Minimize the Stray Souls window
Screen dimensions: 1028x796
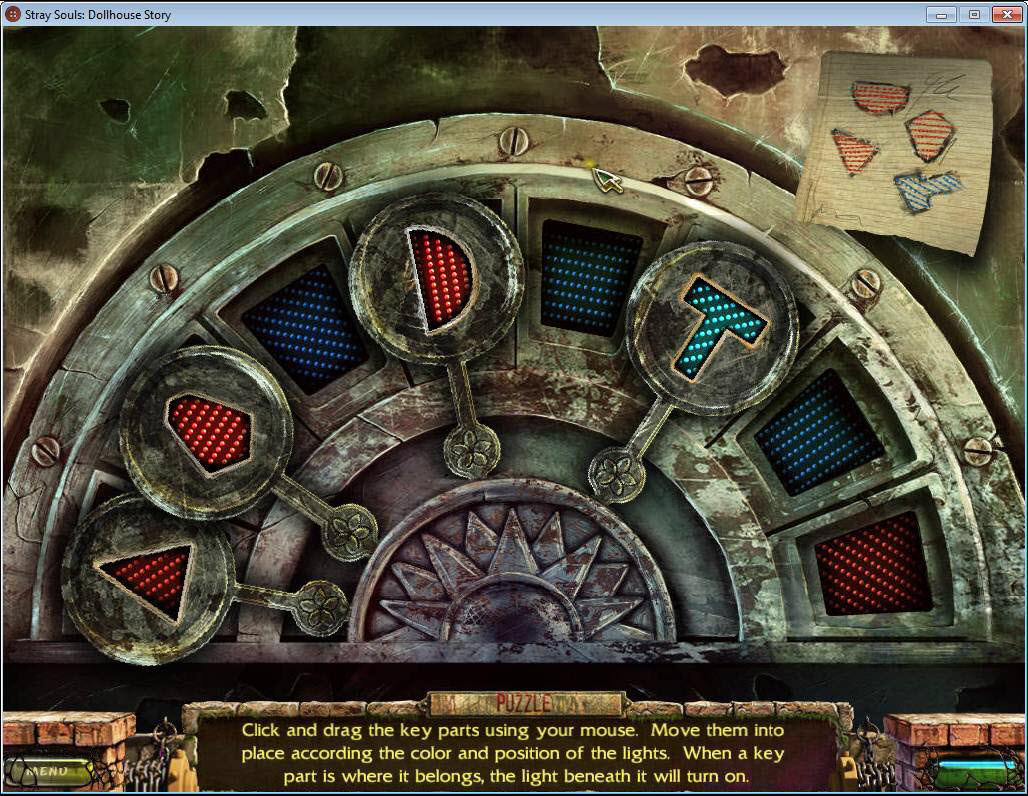(x=940, y=14)
